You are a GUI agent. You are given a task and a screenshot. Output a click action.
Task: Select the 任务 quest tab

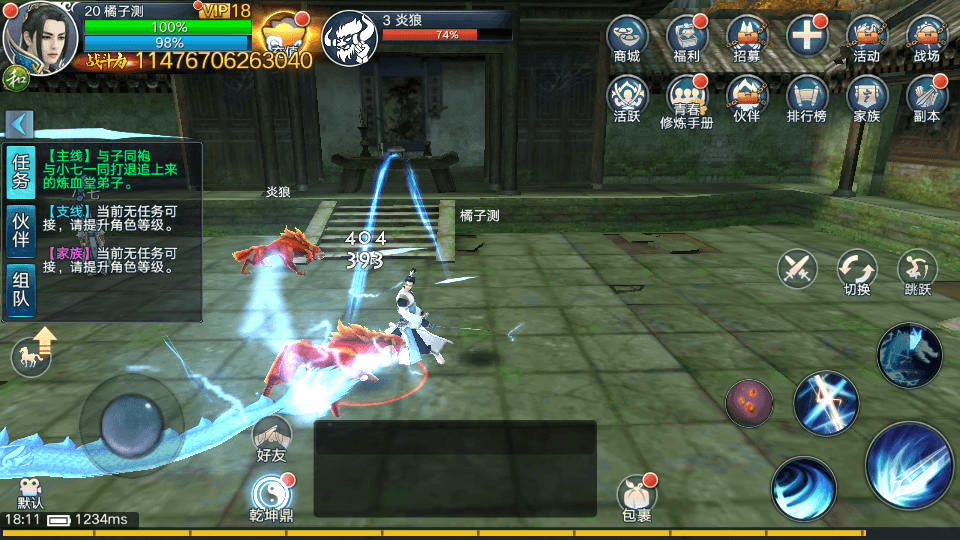tap(21, 171)
